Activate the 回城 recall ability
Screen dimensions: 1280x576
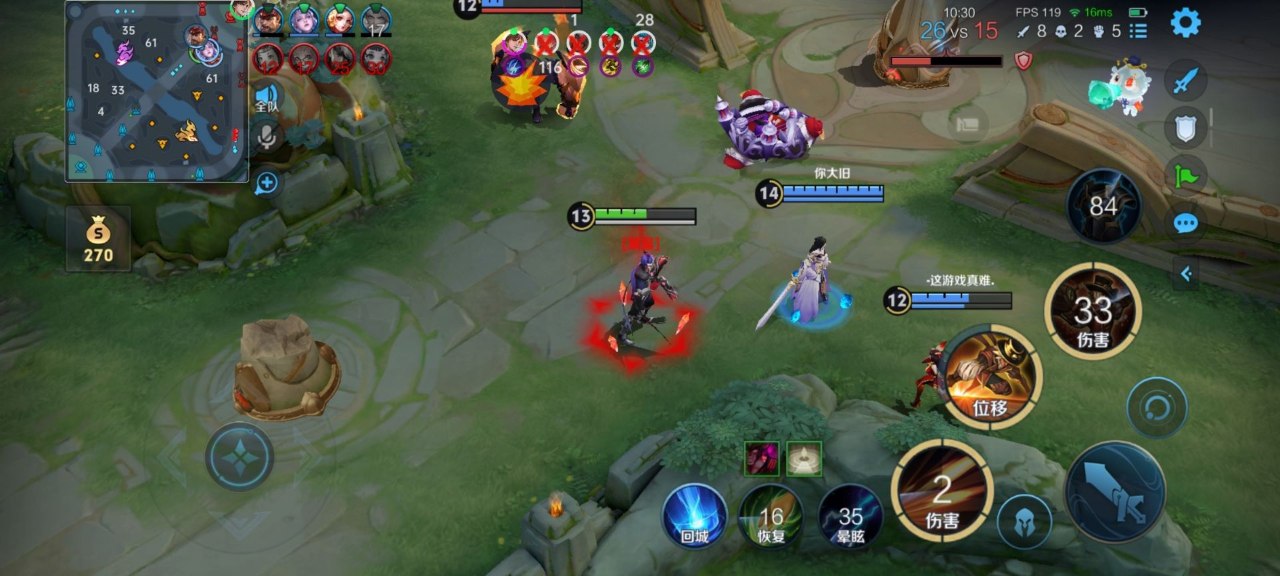pos(694,515)
